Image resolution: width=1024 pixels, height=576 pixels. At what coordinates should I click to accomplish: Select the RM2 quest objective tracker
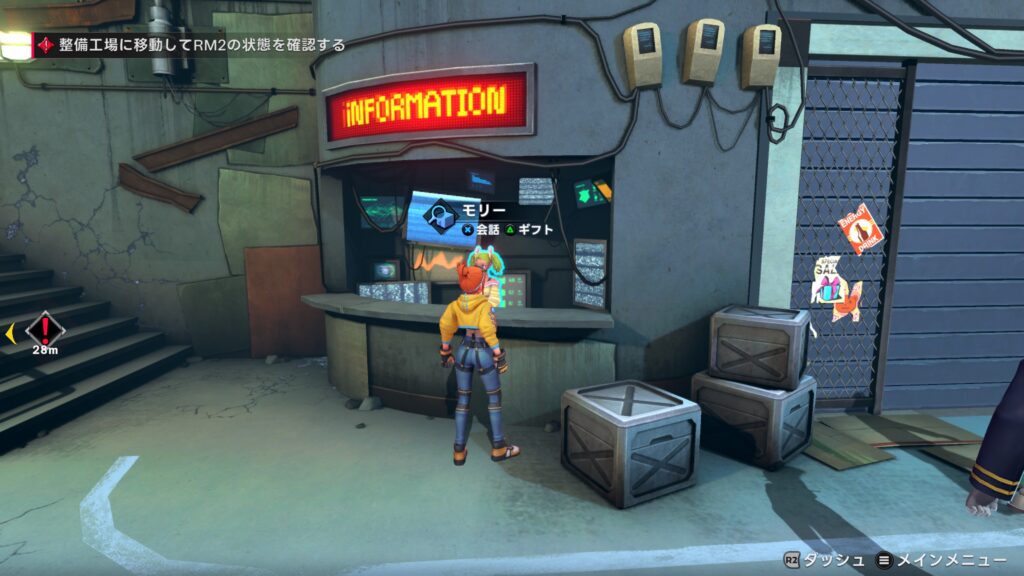192,45
